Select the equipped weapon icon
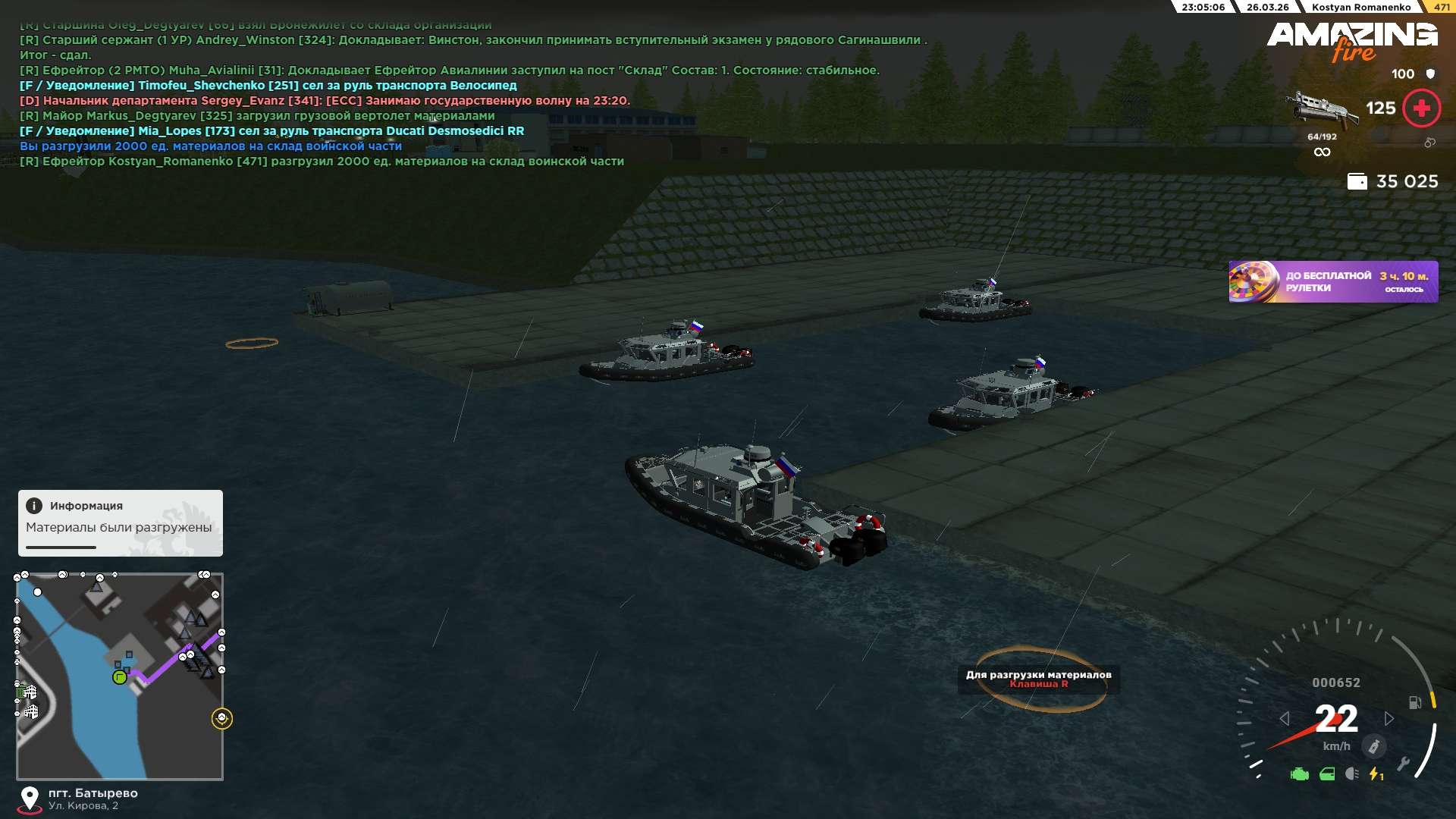This screenshot has width=1456, height=819. click(1321, 109)
